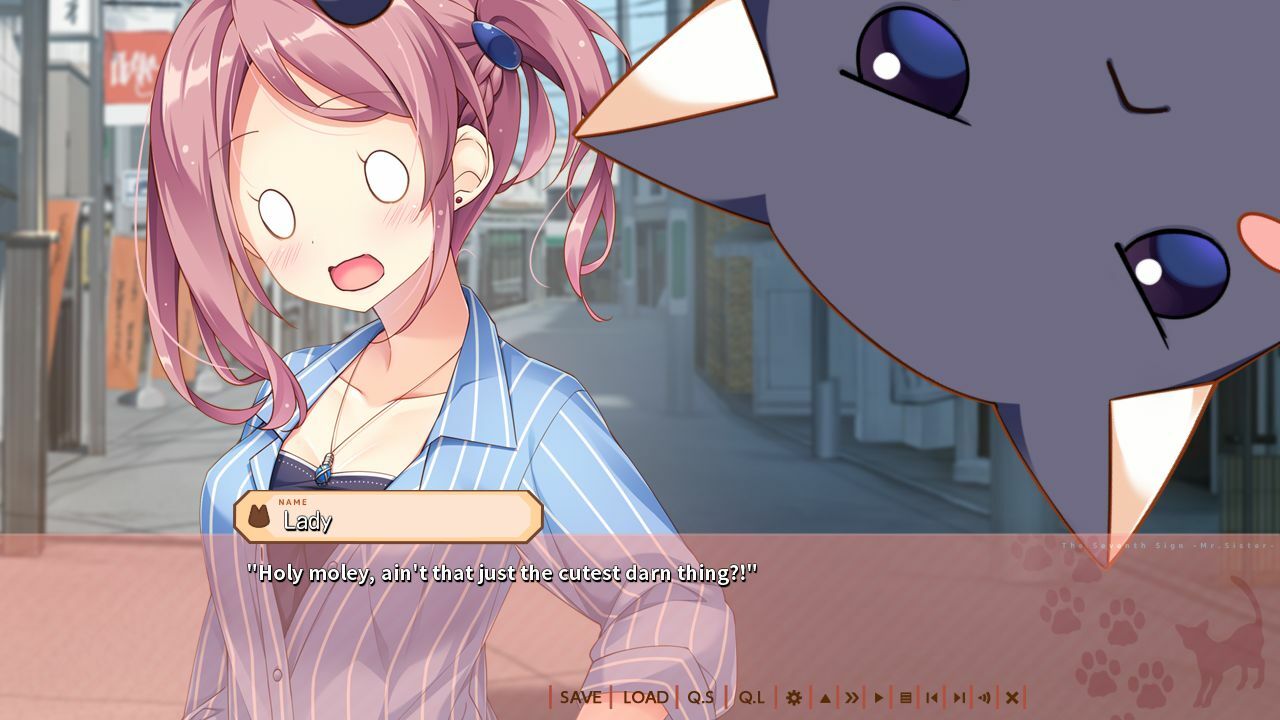Click the Q.S quick save button

(x=700, y=697)
